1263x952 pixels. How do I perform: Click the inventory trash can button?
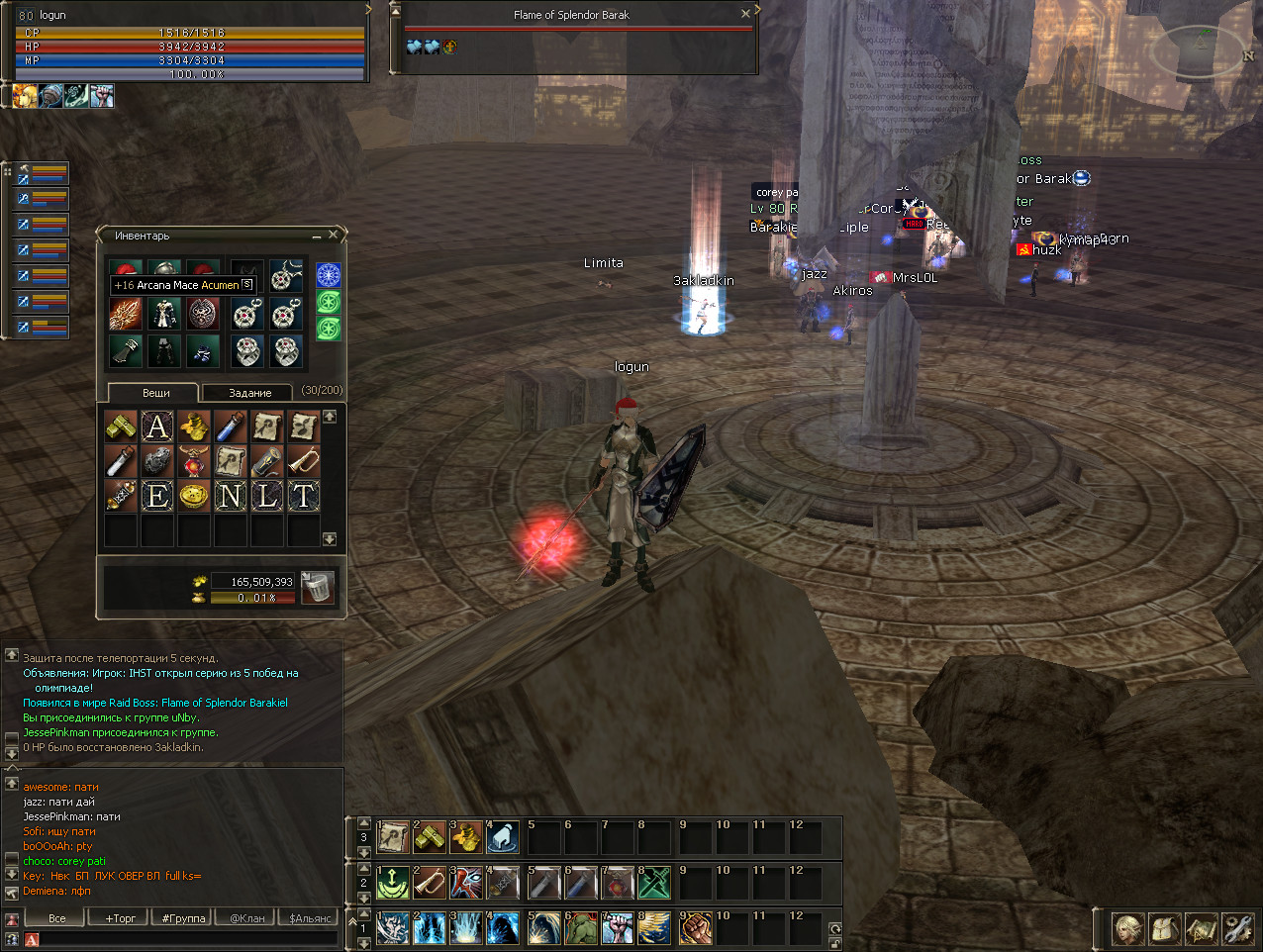pyautogui.click(x=317, y=586)
